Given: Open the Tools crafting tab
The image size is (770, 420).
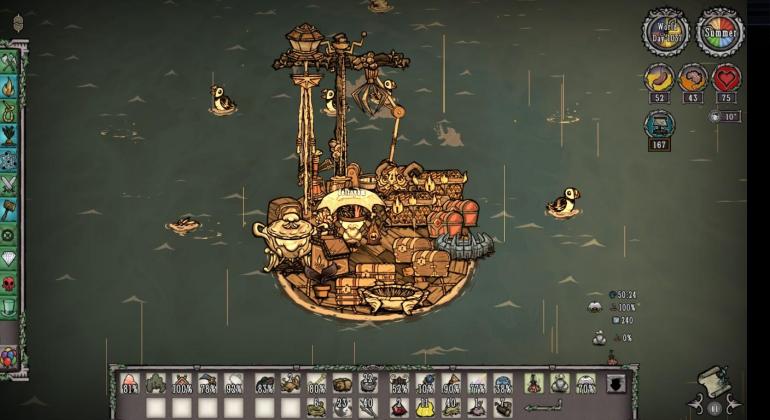Looking at the screenshot, I should pyautogui.click(x=9, y=63).
